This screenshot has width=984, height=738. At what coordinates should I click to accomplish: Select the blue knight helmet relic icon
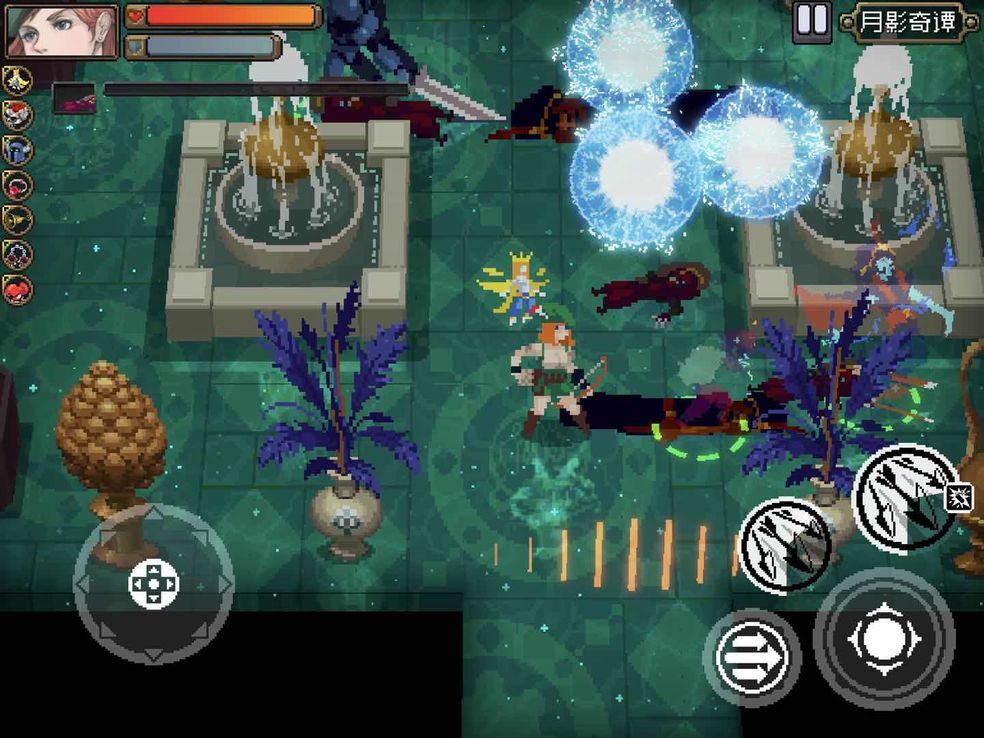(x=18, y=150)
